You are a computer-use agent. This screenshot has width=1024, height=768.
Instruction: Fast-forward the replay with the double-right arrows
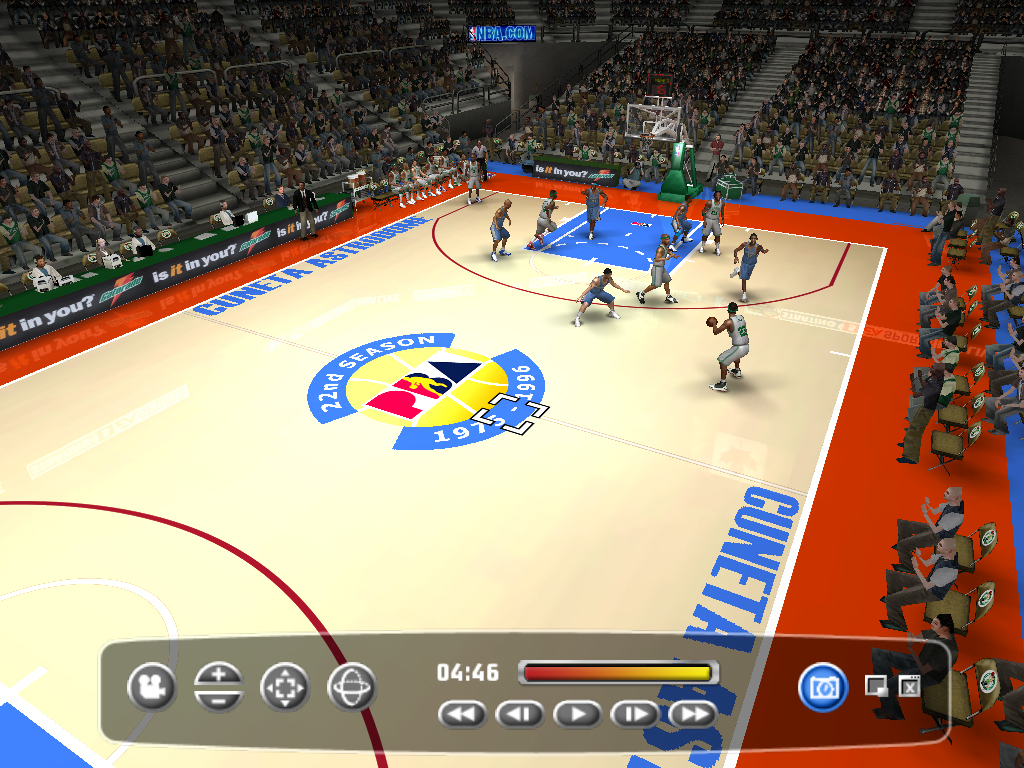pyautogui.click(x=694, y=714)
